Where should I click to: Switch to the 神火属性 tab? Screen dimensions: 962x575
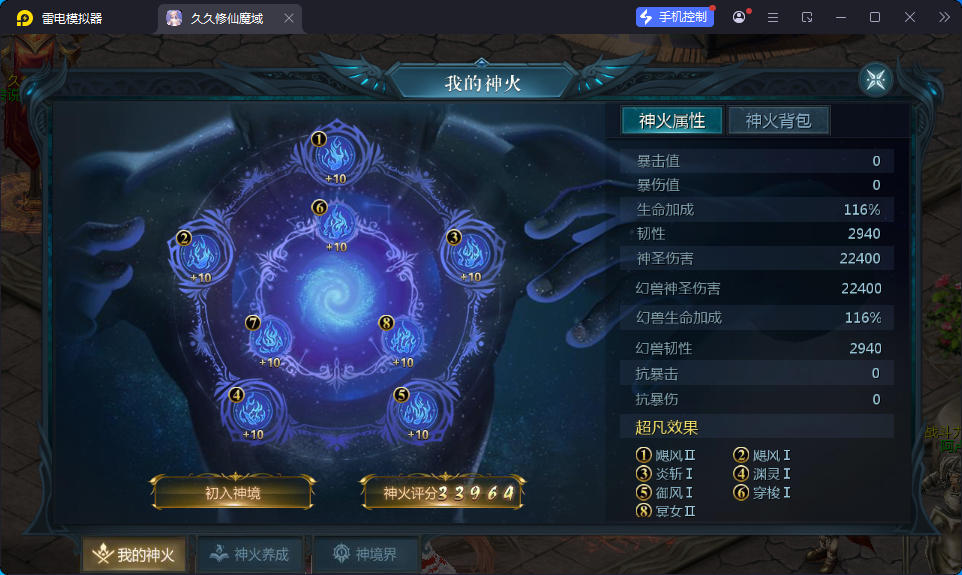(672, 121)
